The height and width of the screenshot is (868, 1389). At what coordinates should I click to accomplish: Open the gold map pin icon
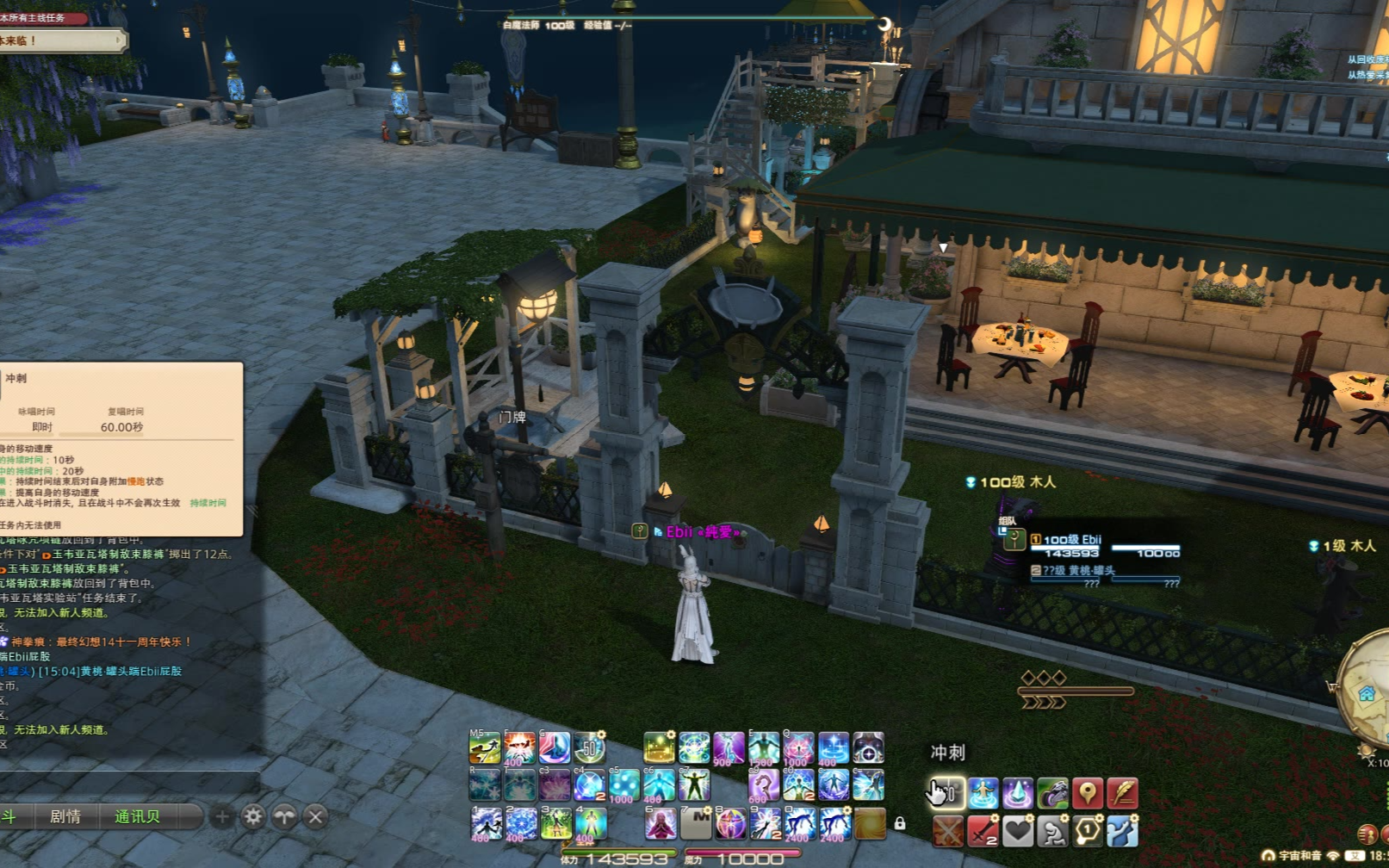tap(1088, 792)
